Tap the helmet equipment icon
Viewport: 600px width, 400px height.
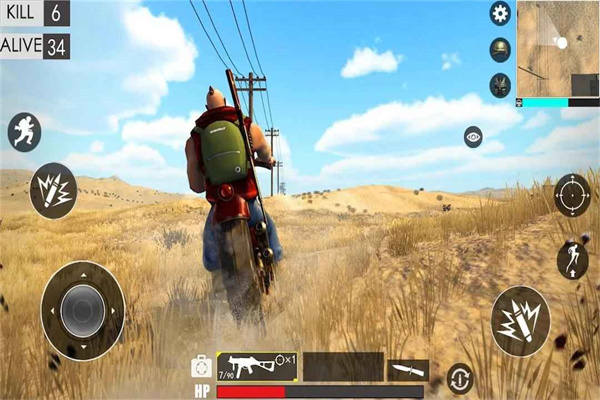pos(500,50)
